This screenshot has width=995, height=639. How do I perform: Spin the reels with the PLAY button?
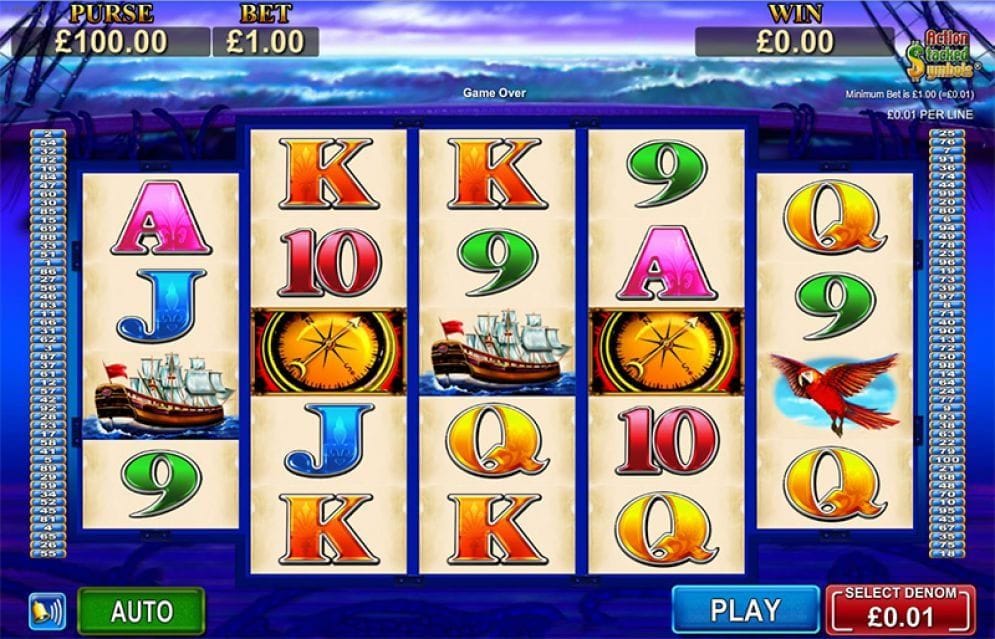(745, 609)
